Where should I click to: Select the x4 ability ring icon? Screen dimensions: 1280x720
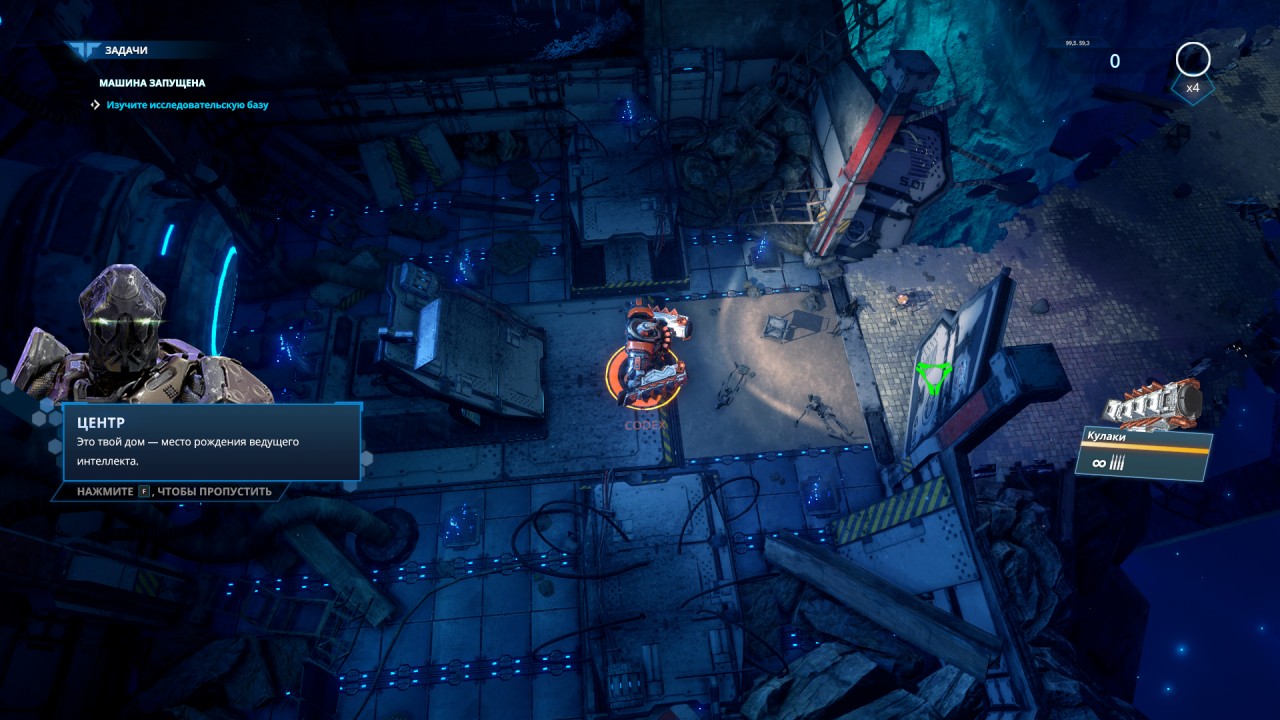pos(1192,61)
